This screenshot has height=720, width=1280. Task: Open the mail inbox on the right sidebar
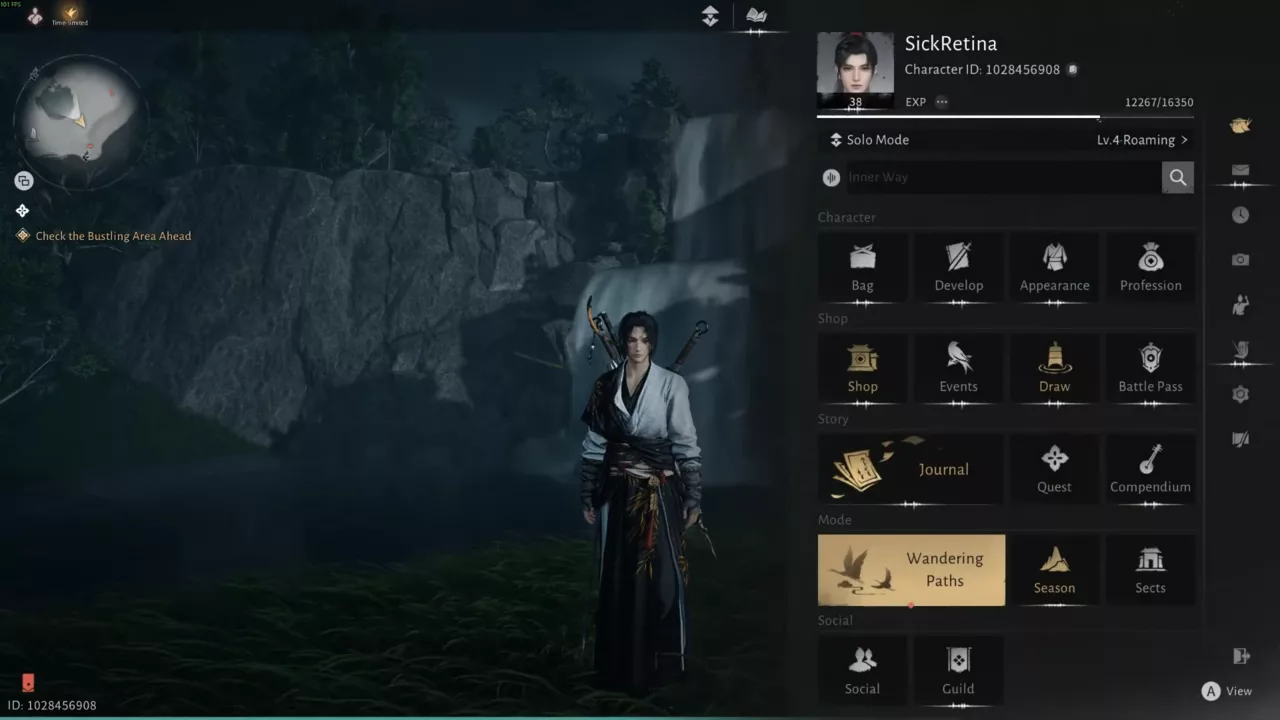1240,170
